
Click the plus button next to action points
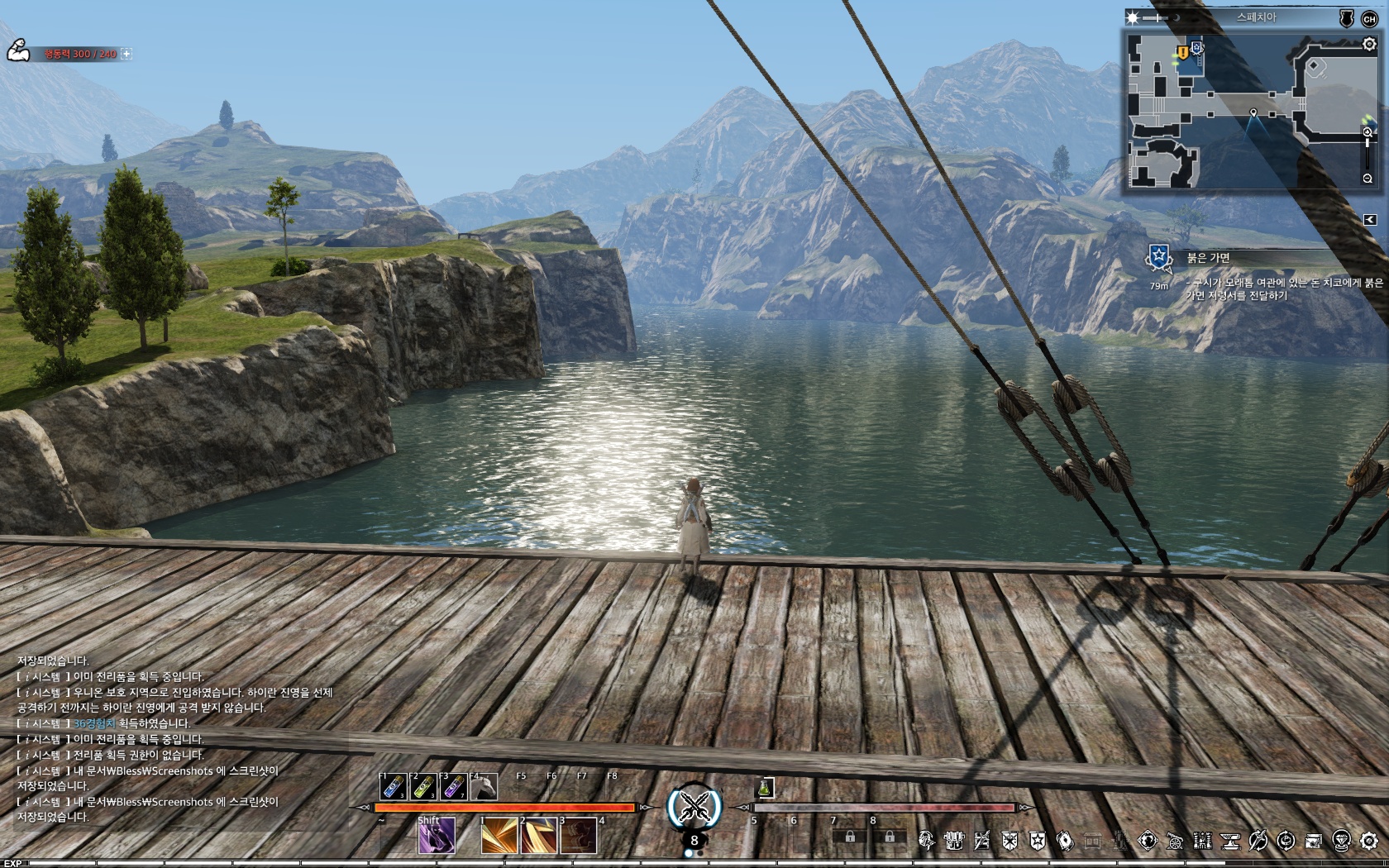click(x=126, y=54)
